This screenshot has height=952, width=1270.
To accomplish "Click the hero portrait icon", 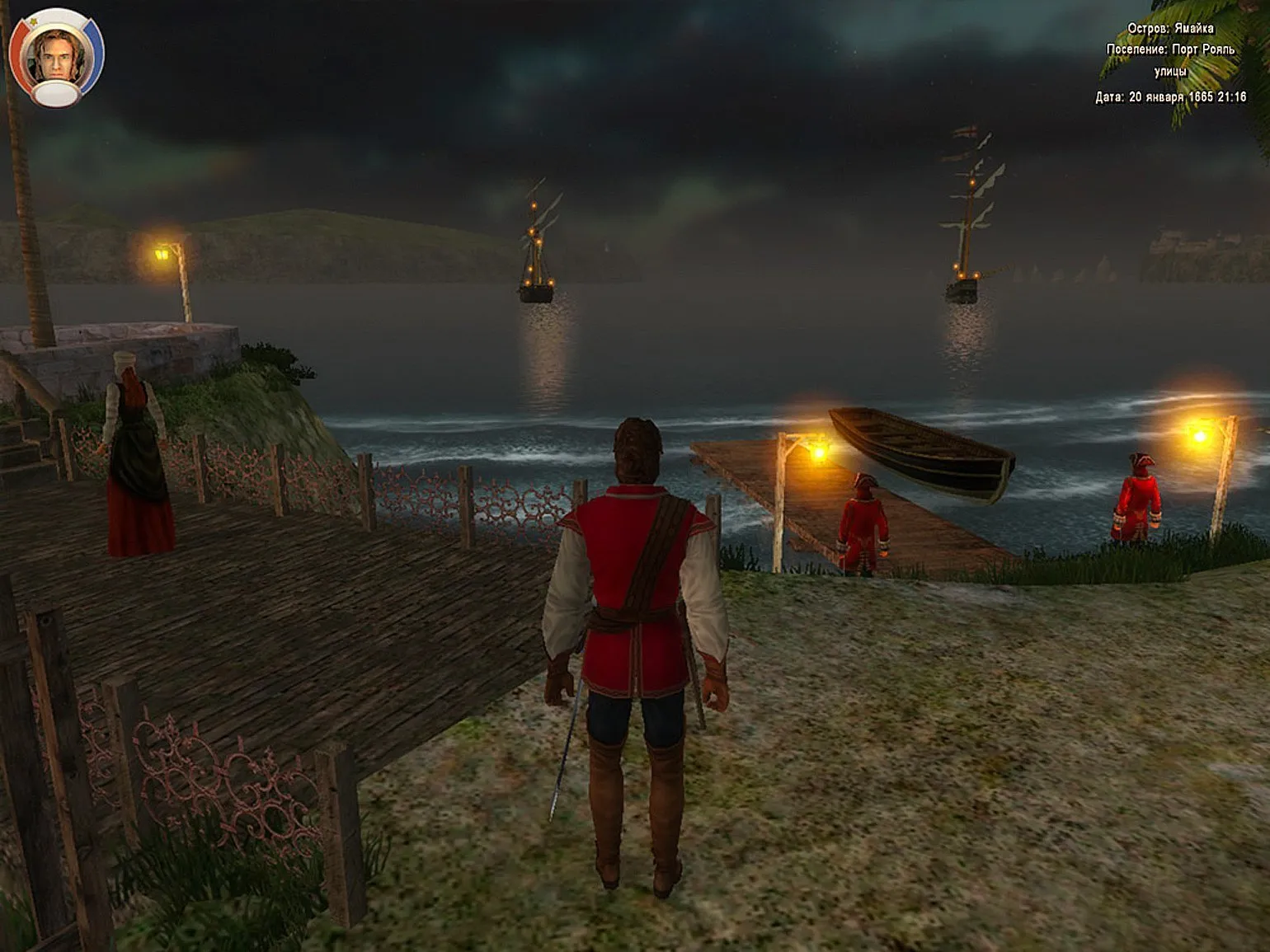I will pos(56,56).
